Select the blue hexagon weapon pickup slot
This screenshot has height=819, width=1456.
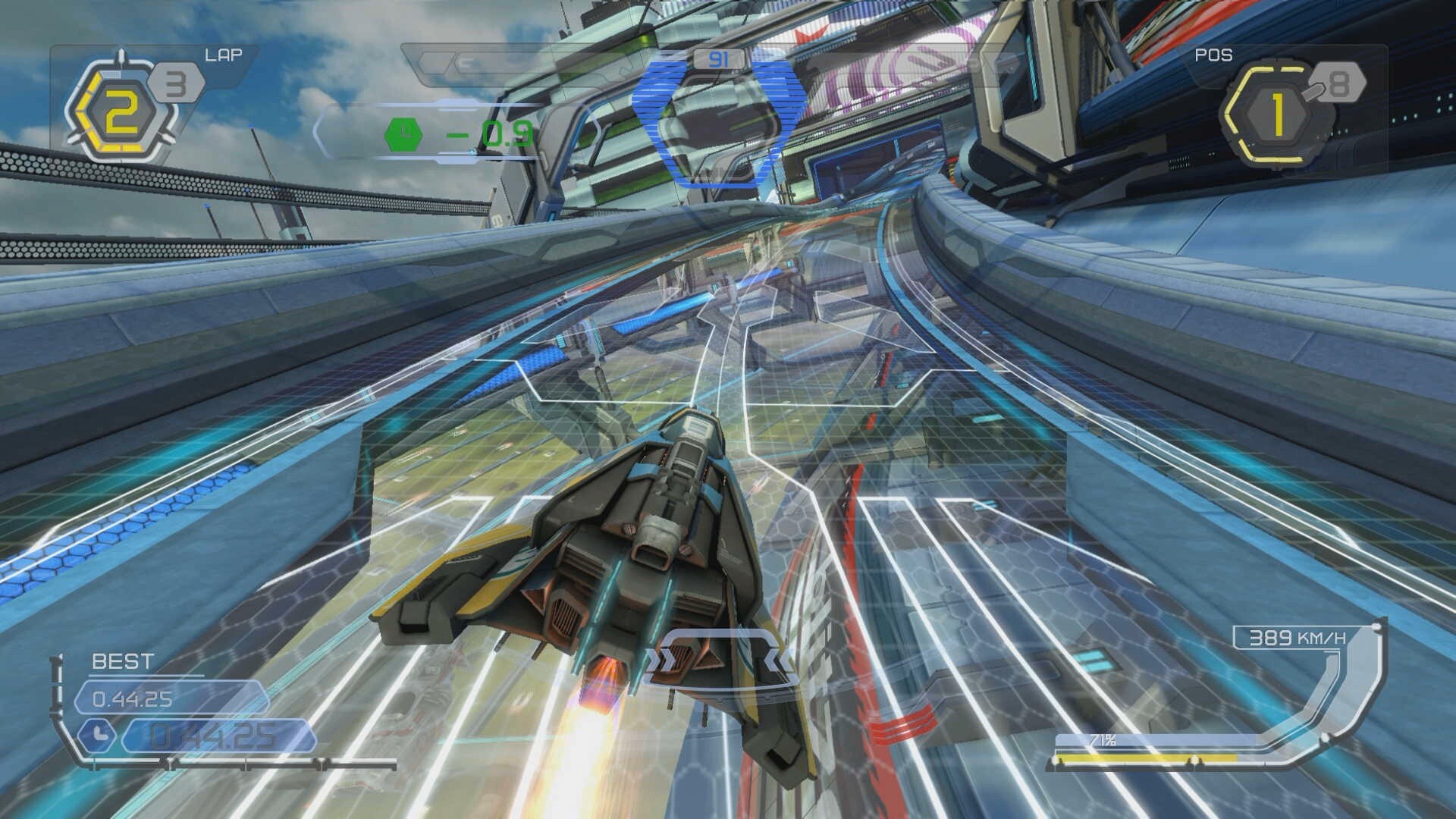click(x=719, y=121)
